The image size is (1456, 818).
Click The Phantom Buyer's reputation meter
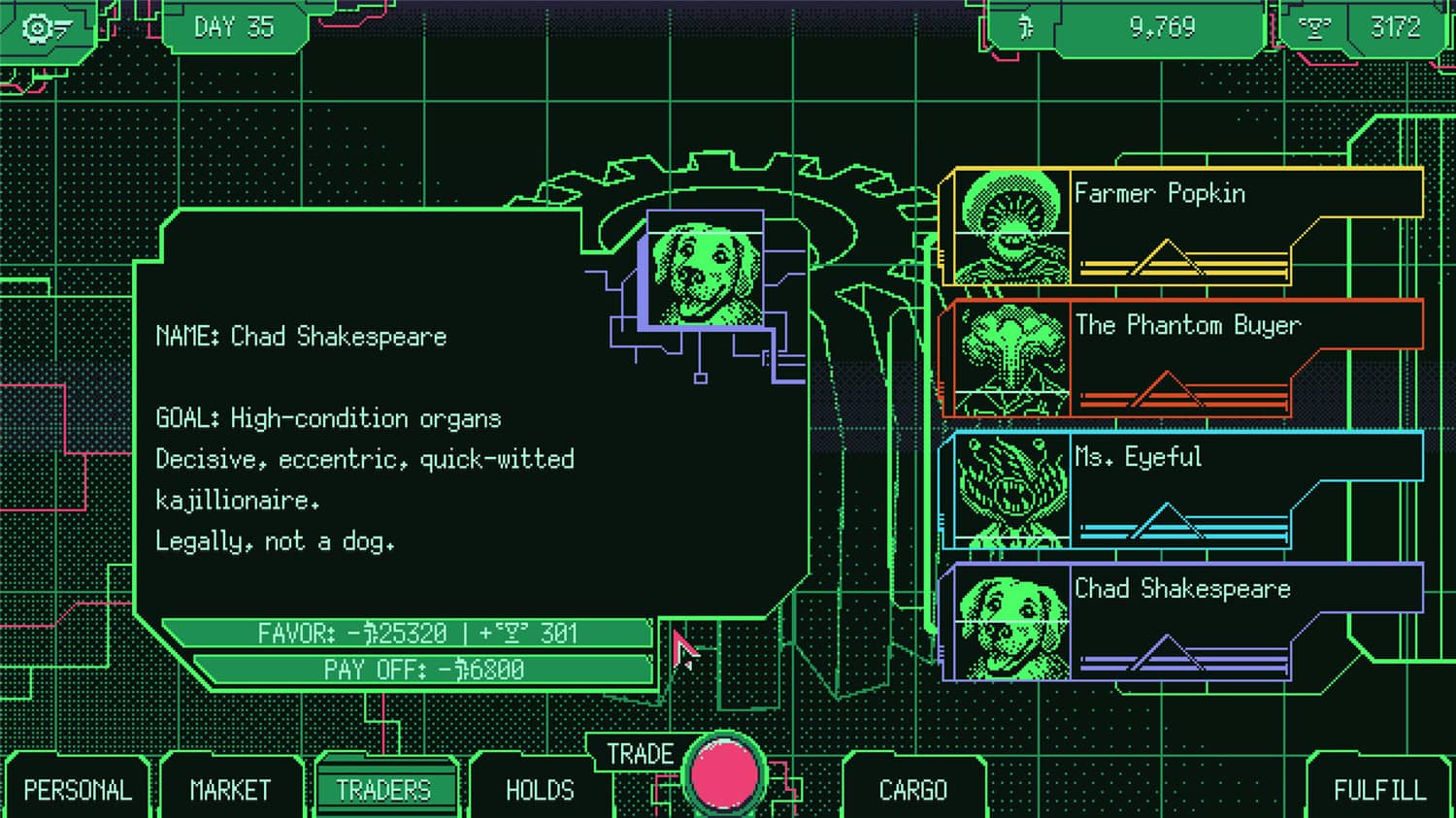[1184, 394]
